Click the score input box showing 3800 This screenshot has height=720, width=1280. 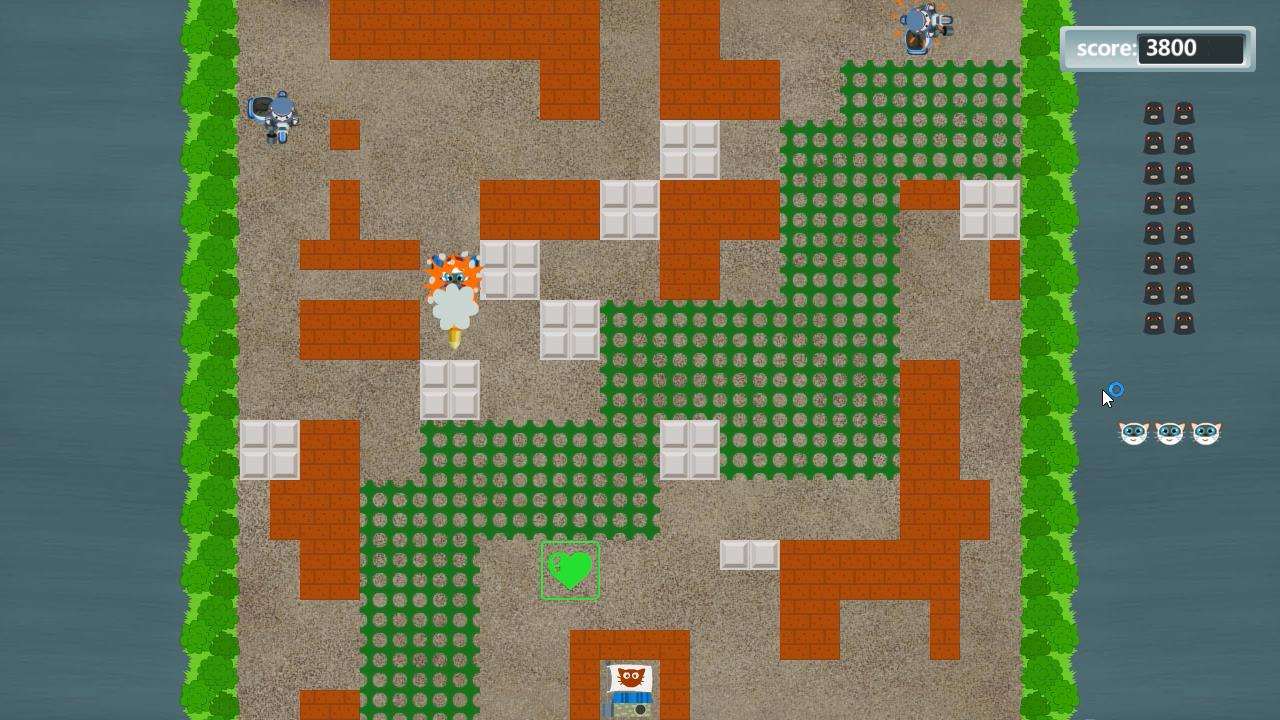tap(1192, 47)
